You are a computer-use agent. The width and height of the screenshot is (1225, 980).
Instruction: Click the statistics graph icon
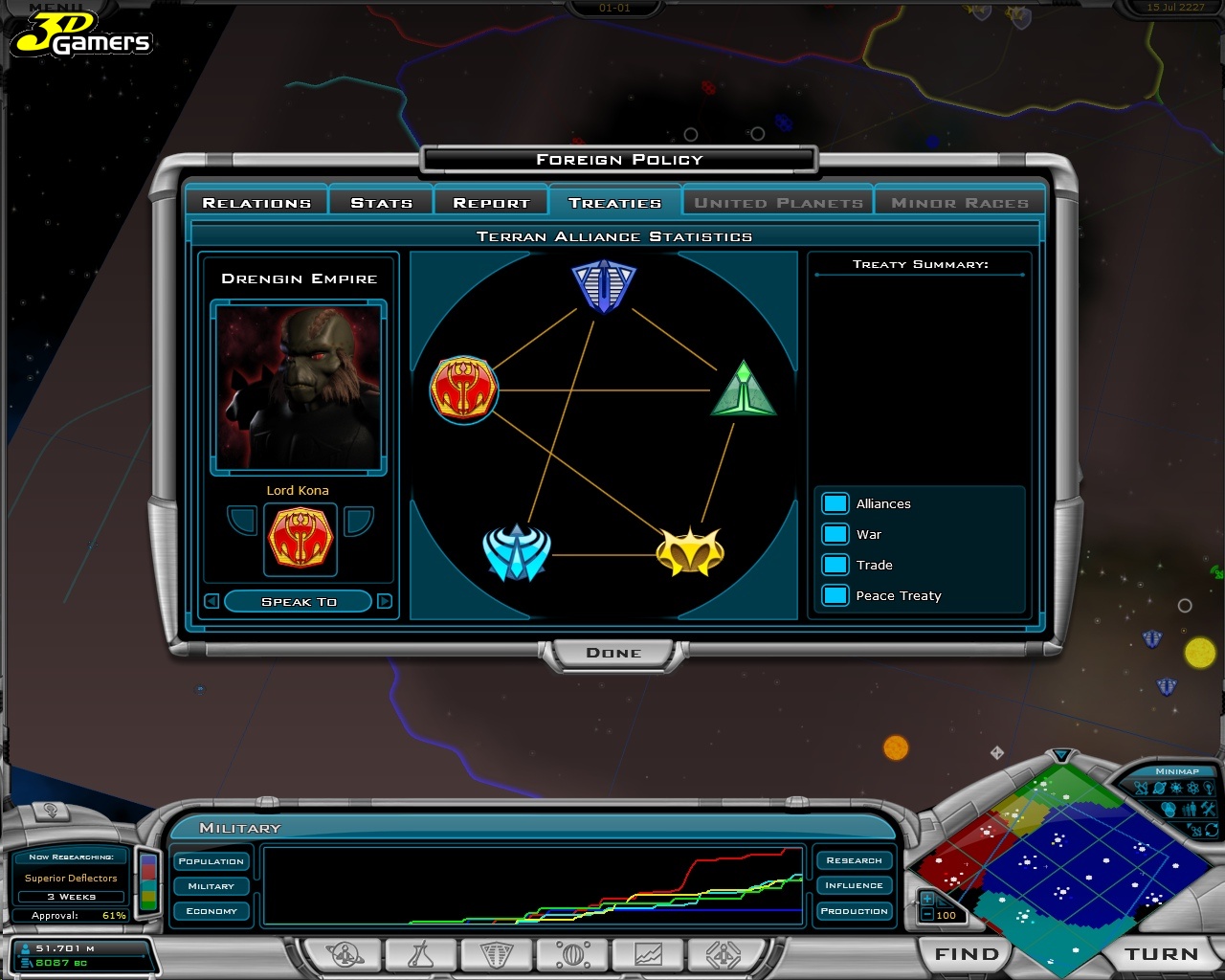tap(647, 953)
